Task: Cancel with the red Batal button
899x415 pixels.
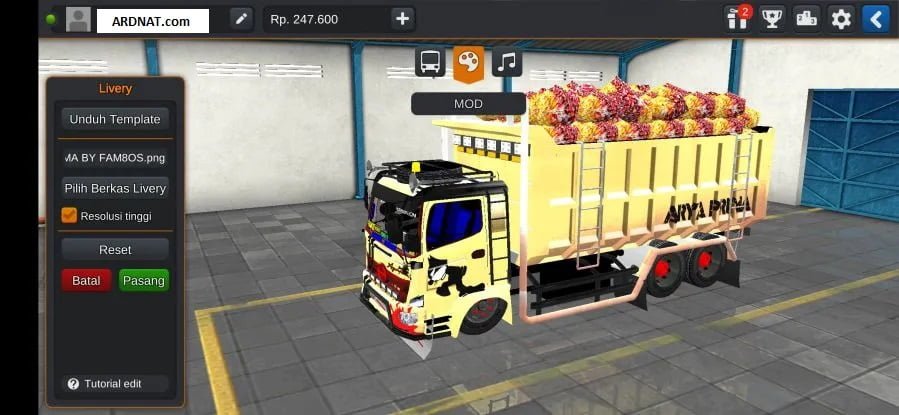Action: click(x=86, y=281)
